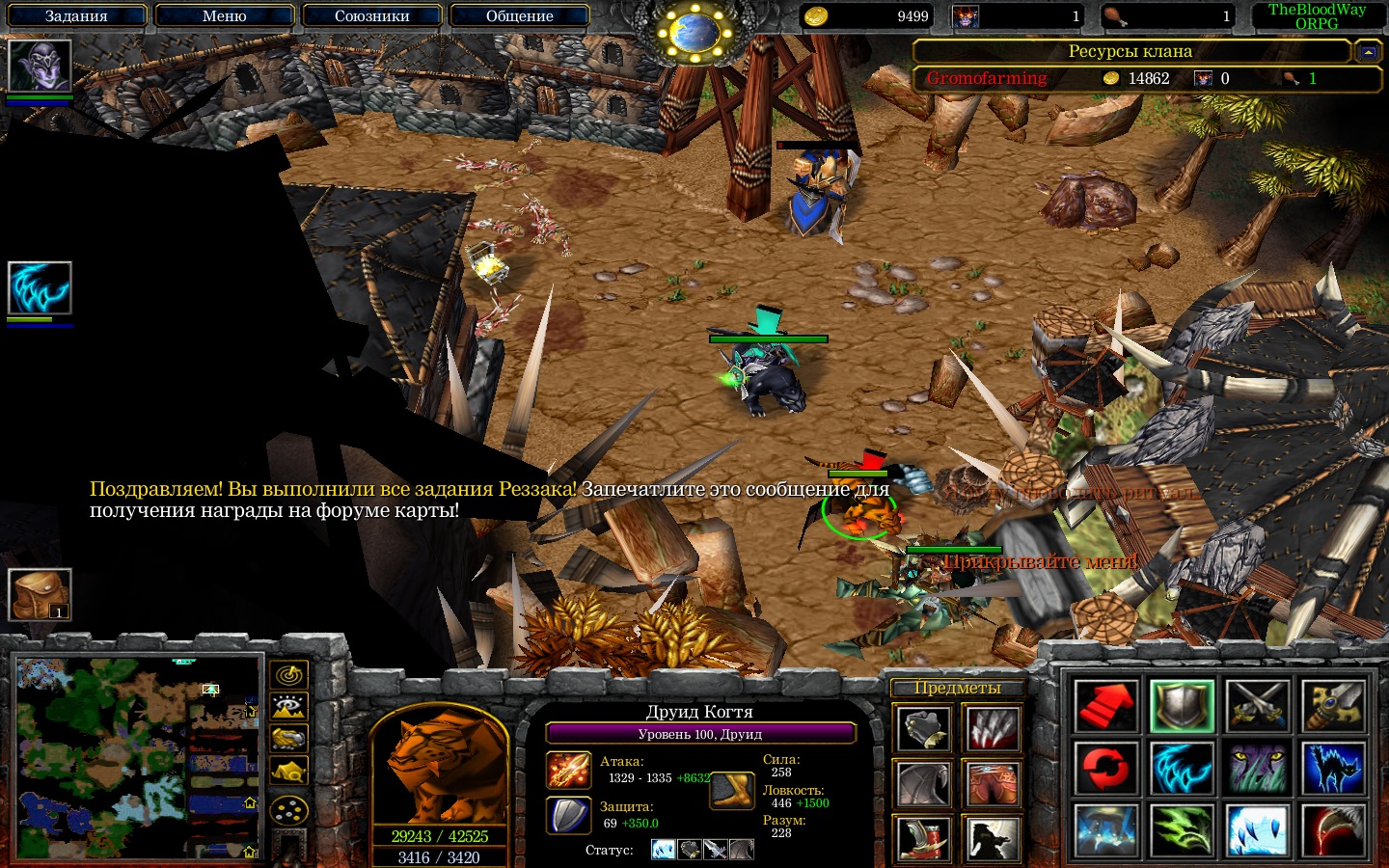Open the Меню game menu
Viewport: 1389px width, 868px height.
click(x=224, y=16)
